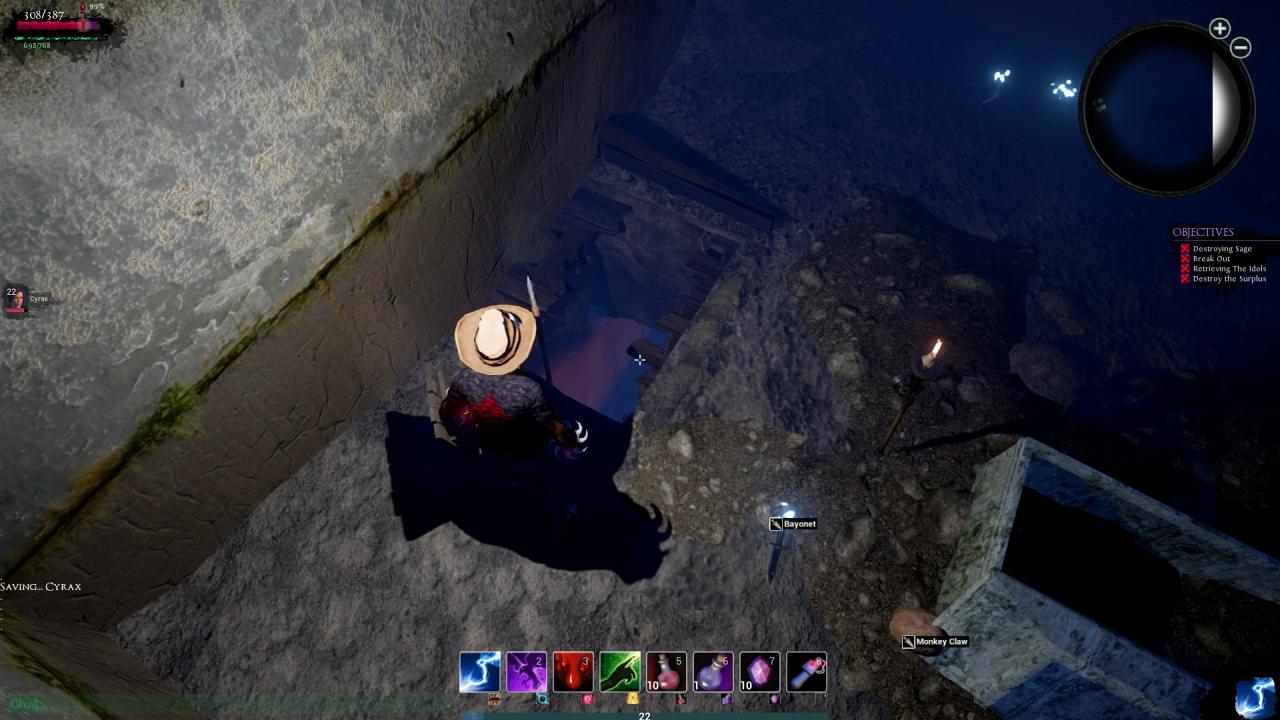Select the Break Out objective
Screen dimensions: 1280x720
click(1211, 259)
